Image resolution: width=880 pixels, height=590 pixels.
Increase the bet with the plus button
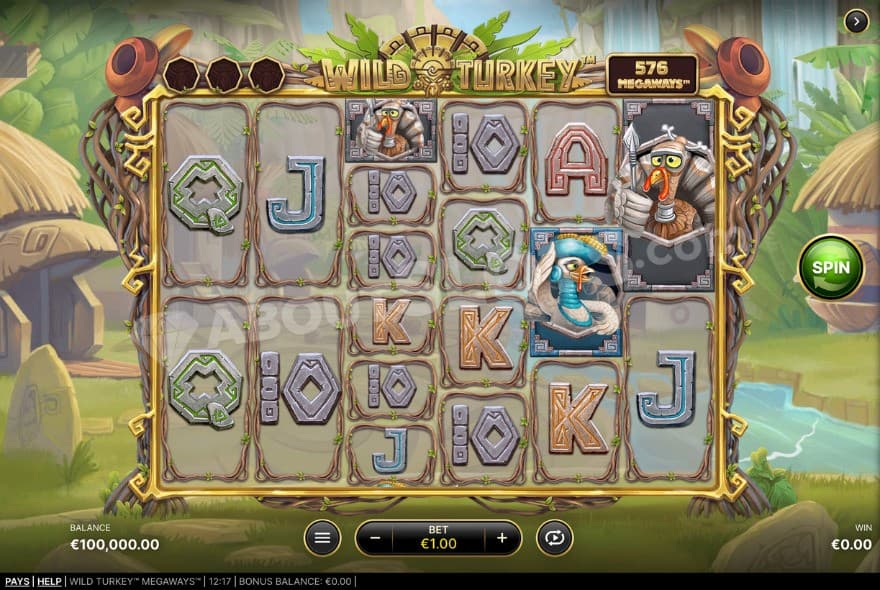pyautogui.click(x=502, y=538)
